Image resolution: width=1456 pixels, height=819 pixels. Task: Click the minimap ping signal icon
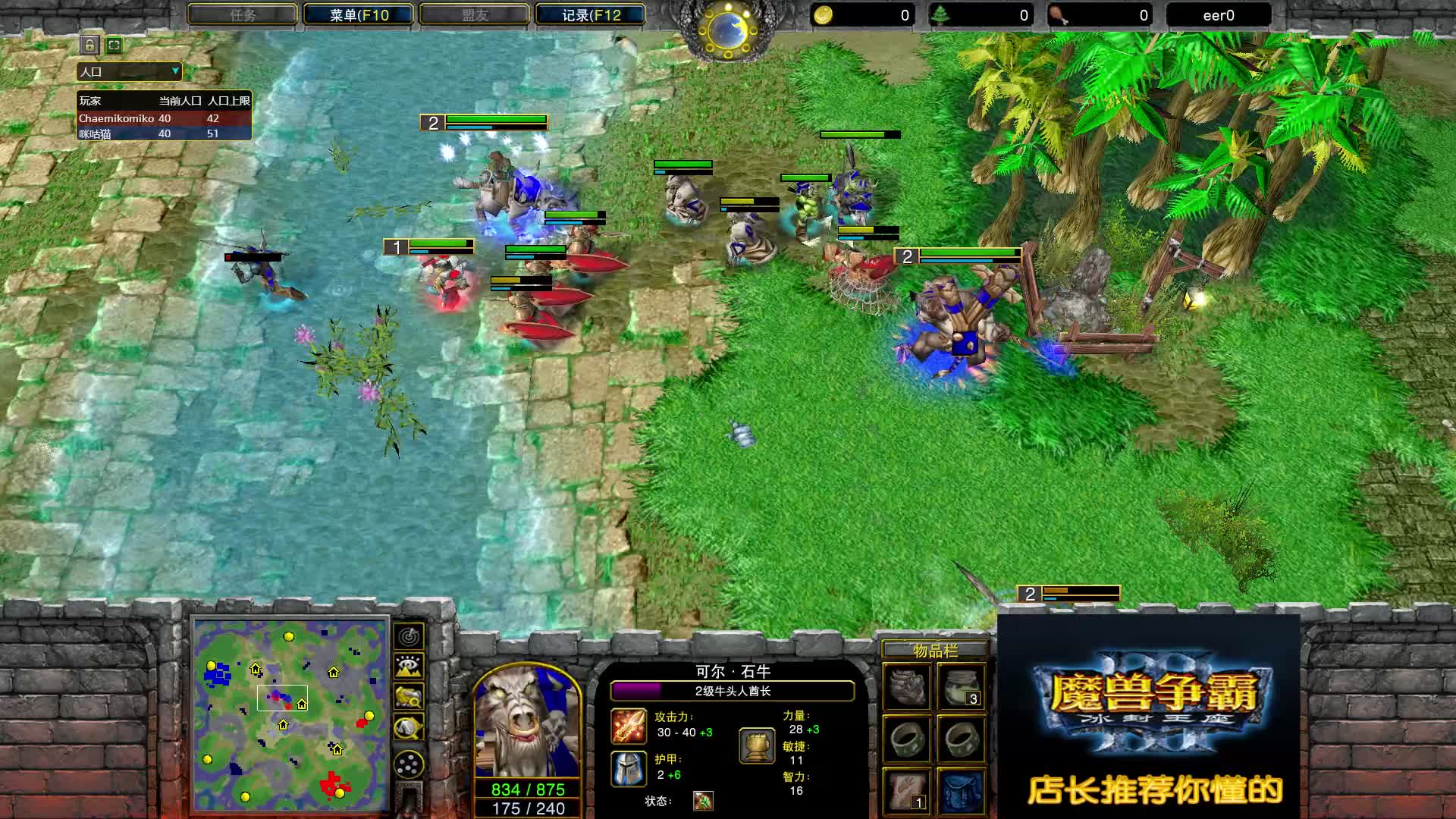coord(409,638)
